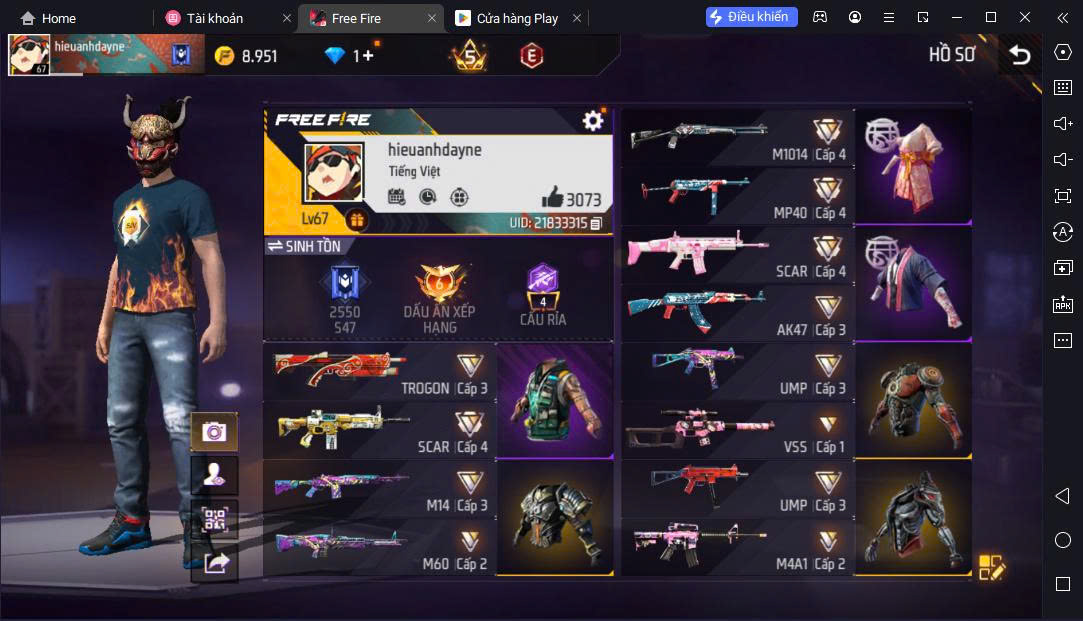
Task: Open profile settings gear icon
Action: click(593, 121)
